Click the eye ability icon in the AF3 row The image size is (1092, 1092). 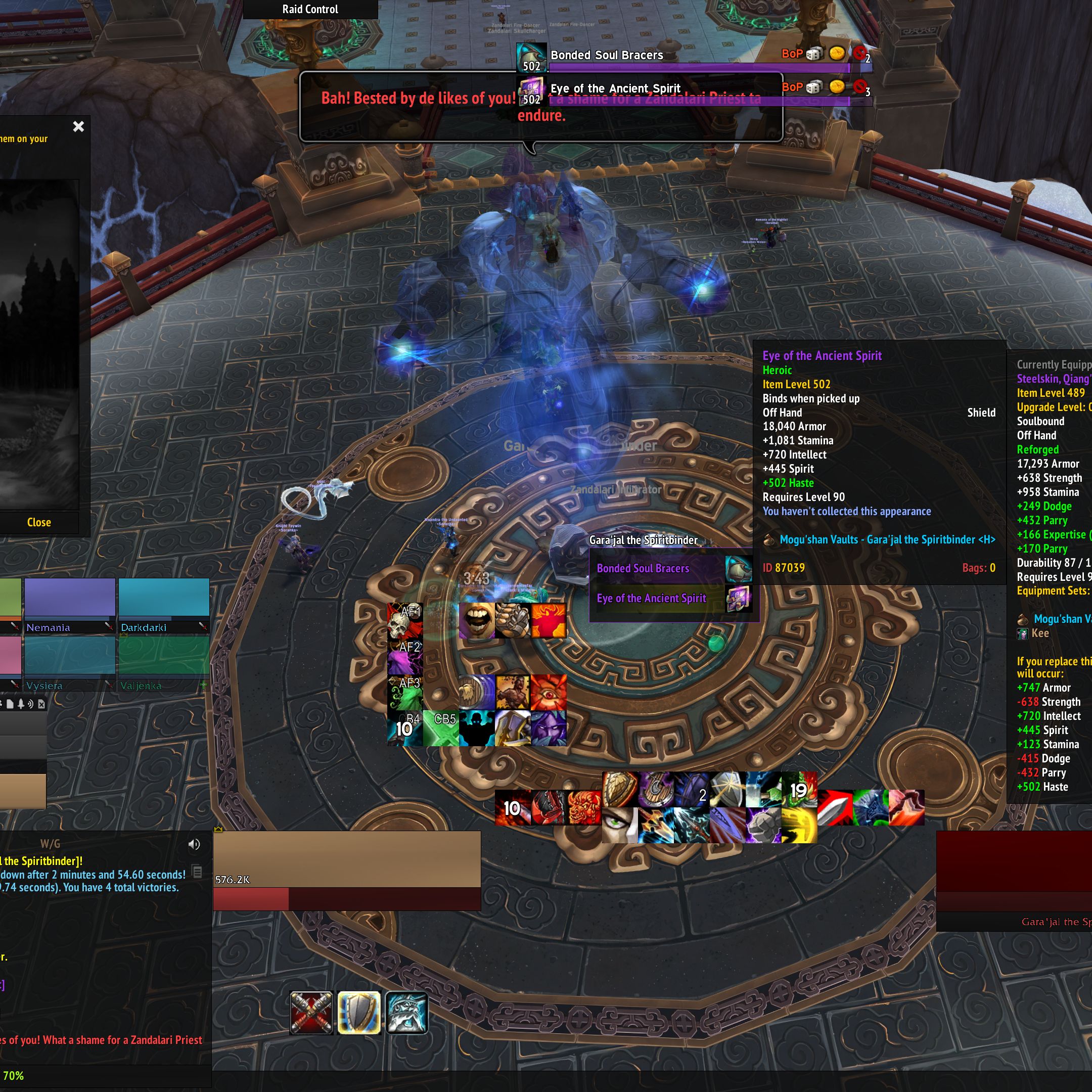pos(550,694)
